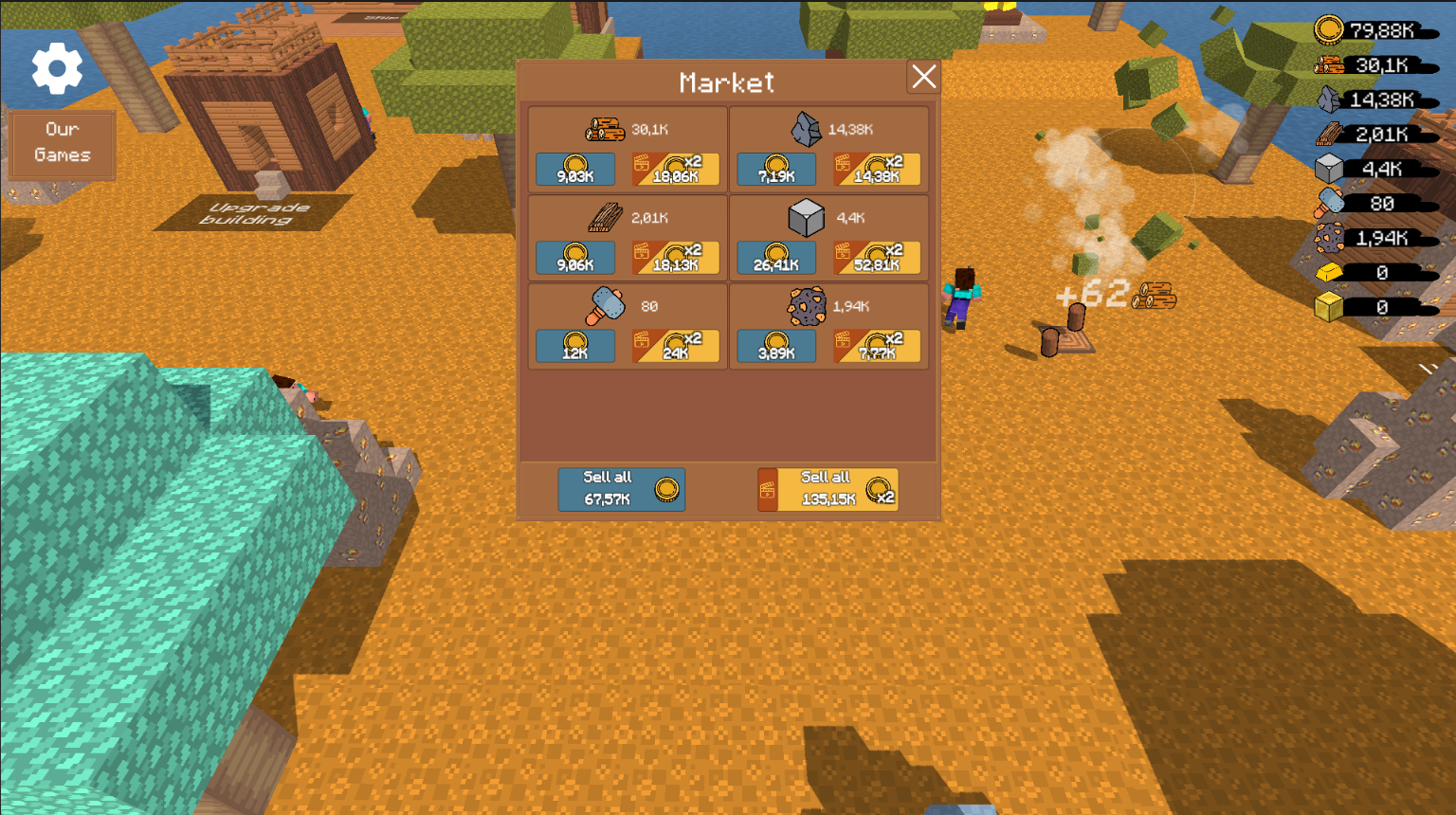Click Sell all for 67,57K coins
1456x815 pixels.
coord(622,489)
